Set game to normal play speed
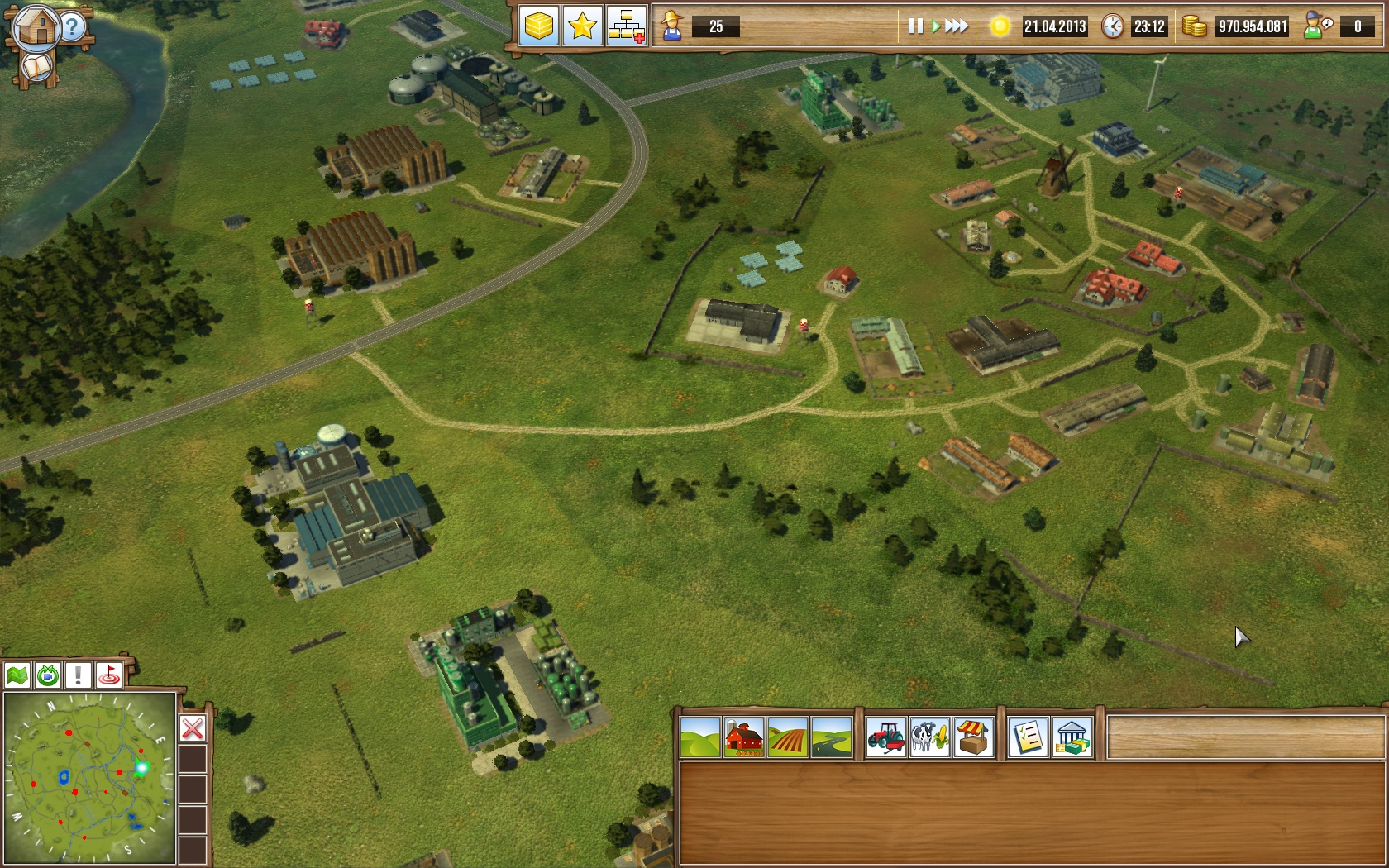The height and width of the screenshot is (868, 1389). [x=936, y=26]
